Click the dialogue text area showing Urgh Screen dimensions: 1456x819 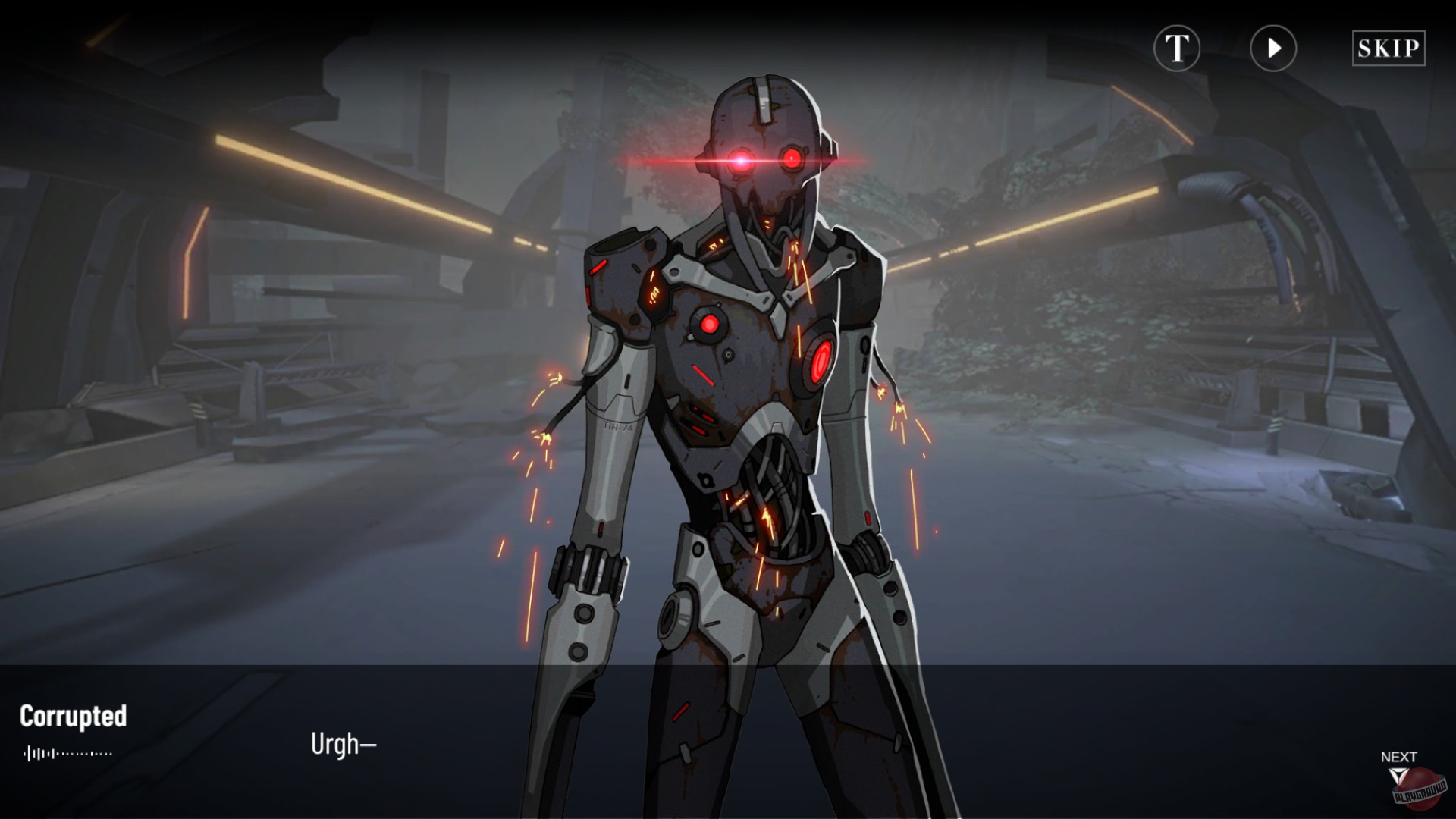(x=343, y=744)
